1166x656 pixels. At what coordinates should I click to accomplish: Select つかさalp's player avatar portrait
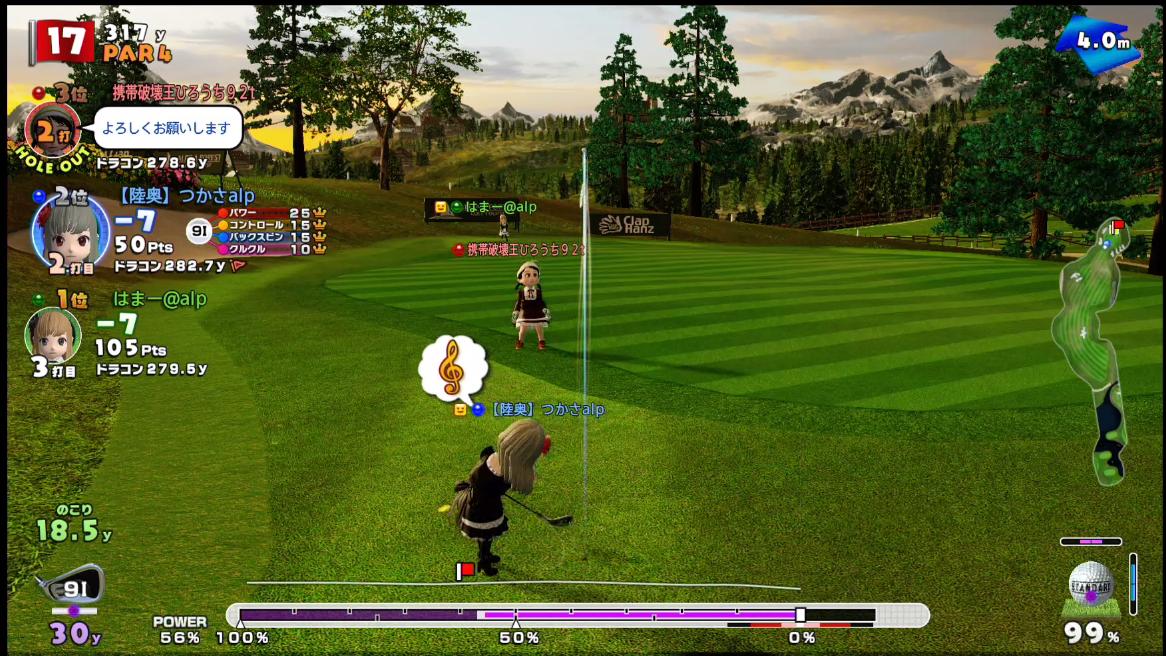(x=70, y=232)
